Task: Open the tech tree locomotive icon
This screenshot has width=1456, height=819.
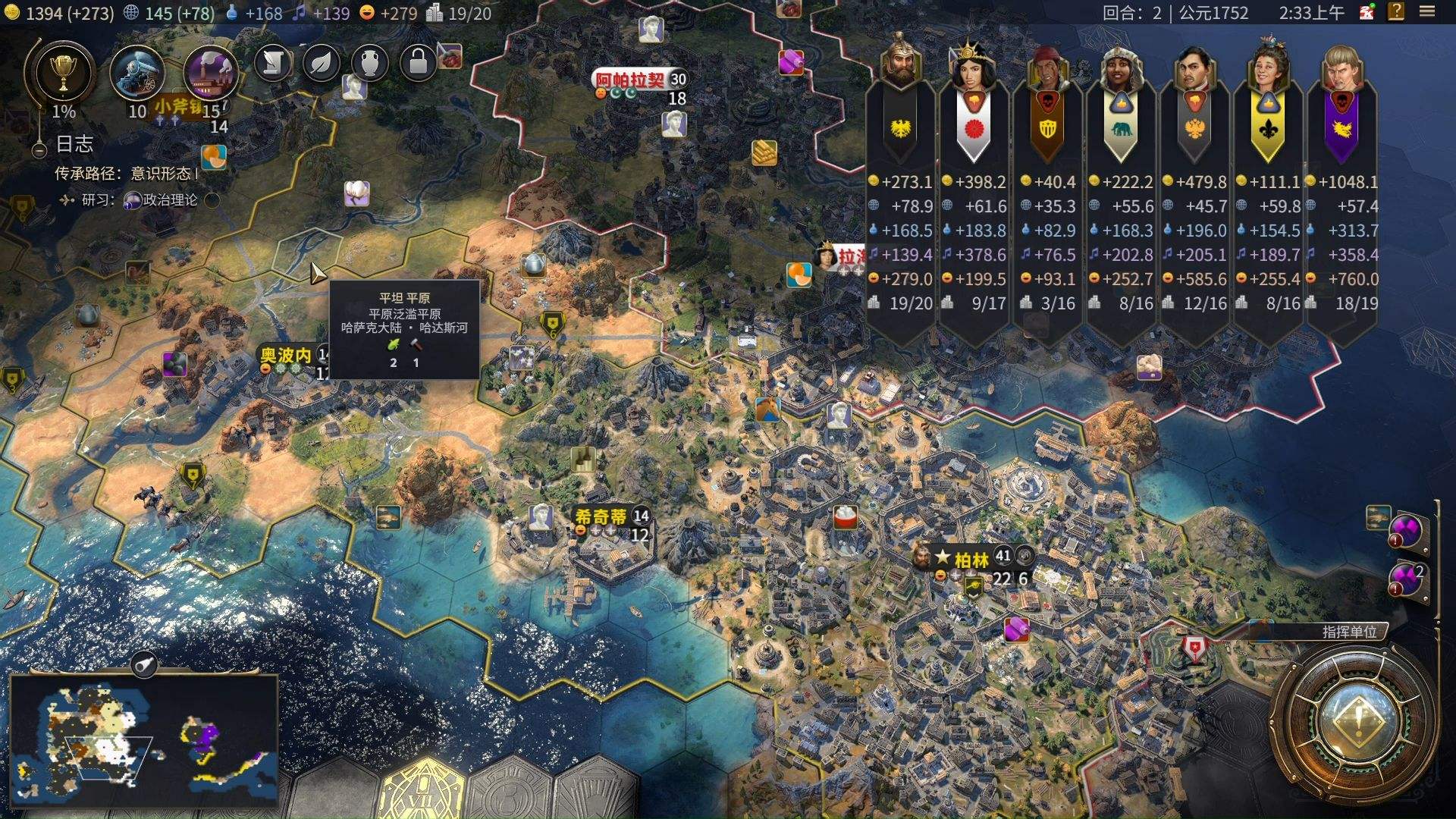Action: point(137,73)
